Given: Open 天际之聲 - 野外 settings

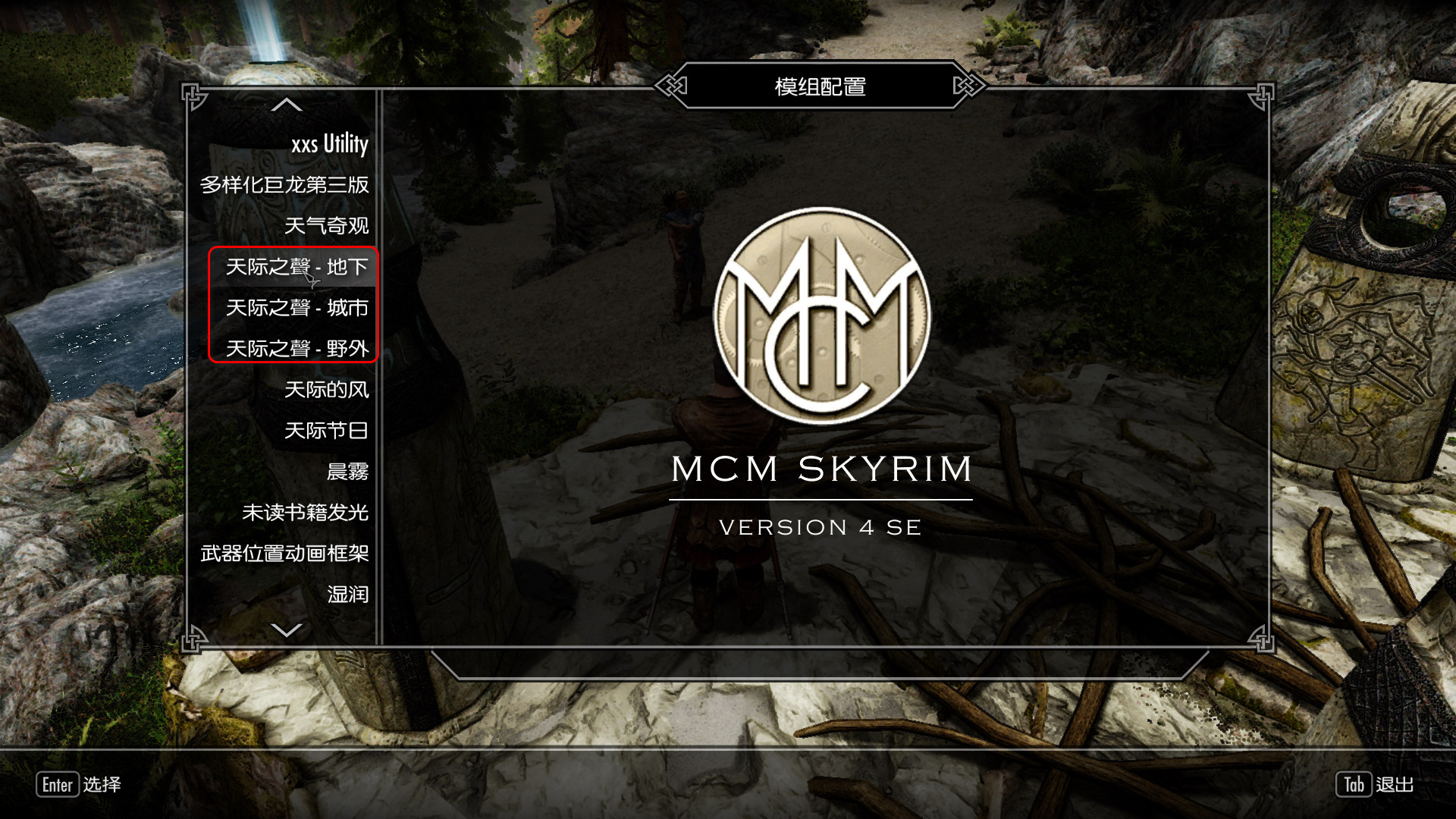Looking at the screenshot, I should 297,349.
